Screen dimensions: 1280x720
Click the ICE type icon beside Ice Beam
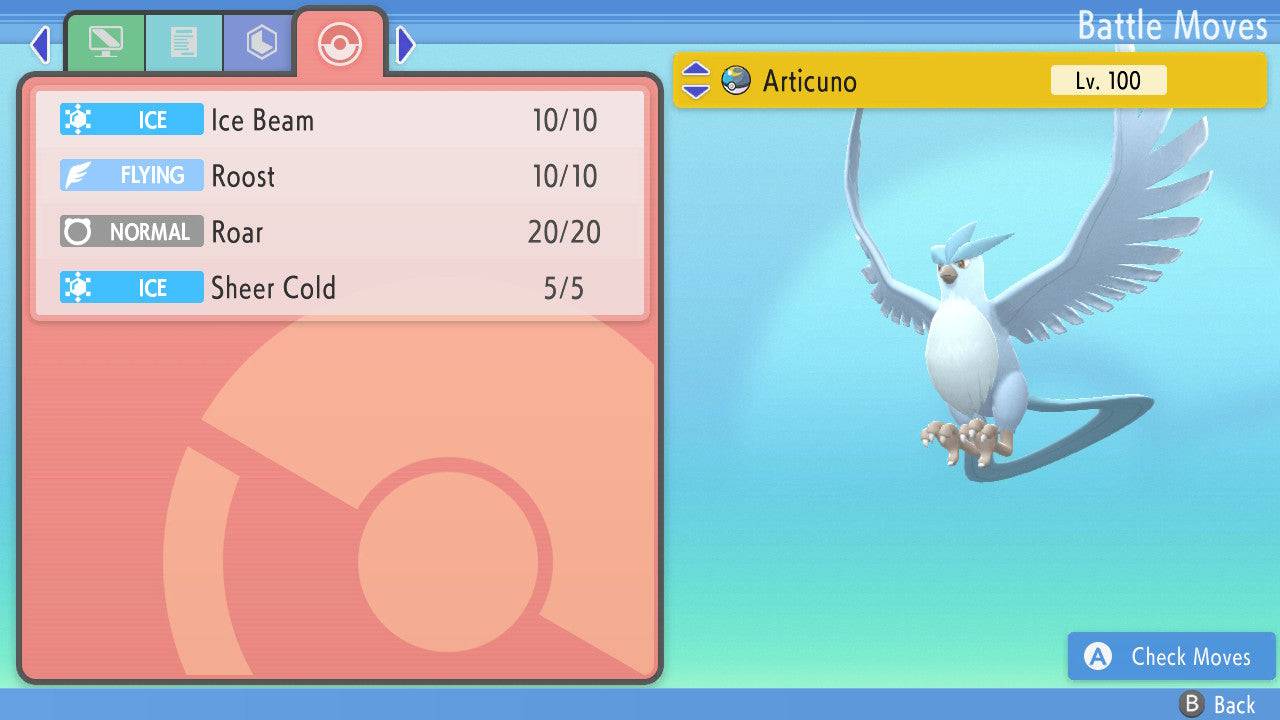pos(131,119)
